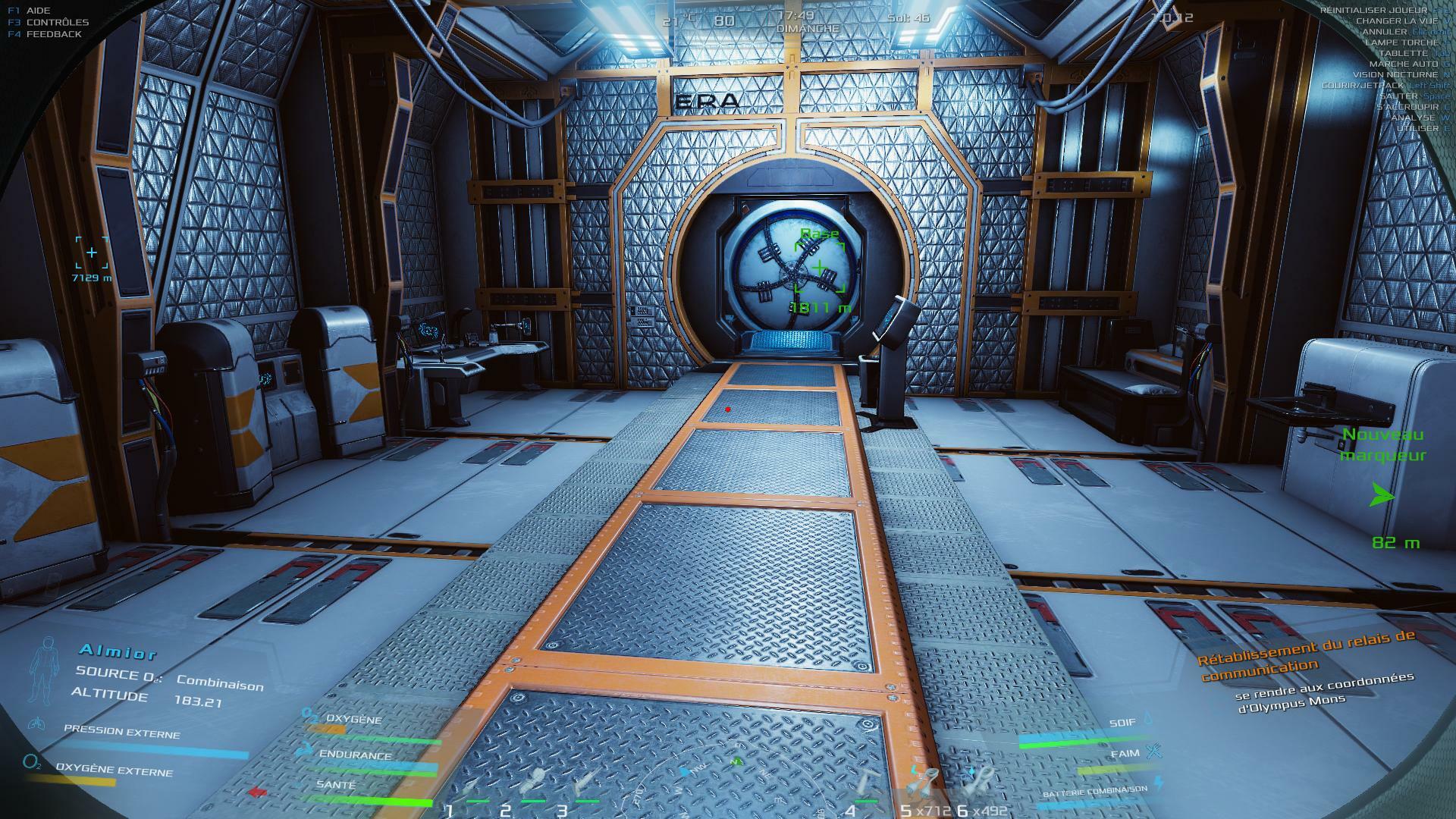The image size is (1456, 819).
Task: Select hotbar slot 6 with x492 stack
Action: click(x=978, y=781)
